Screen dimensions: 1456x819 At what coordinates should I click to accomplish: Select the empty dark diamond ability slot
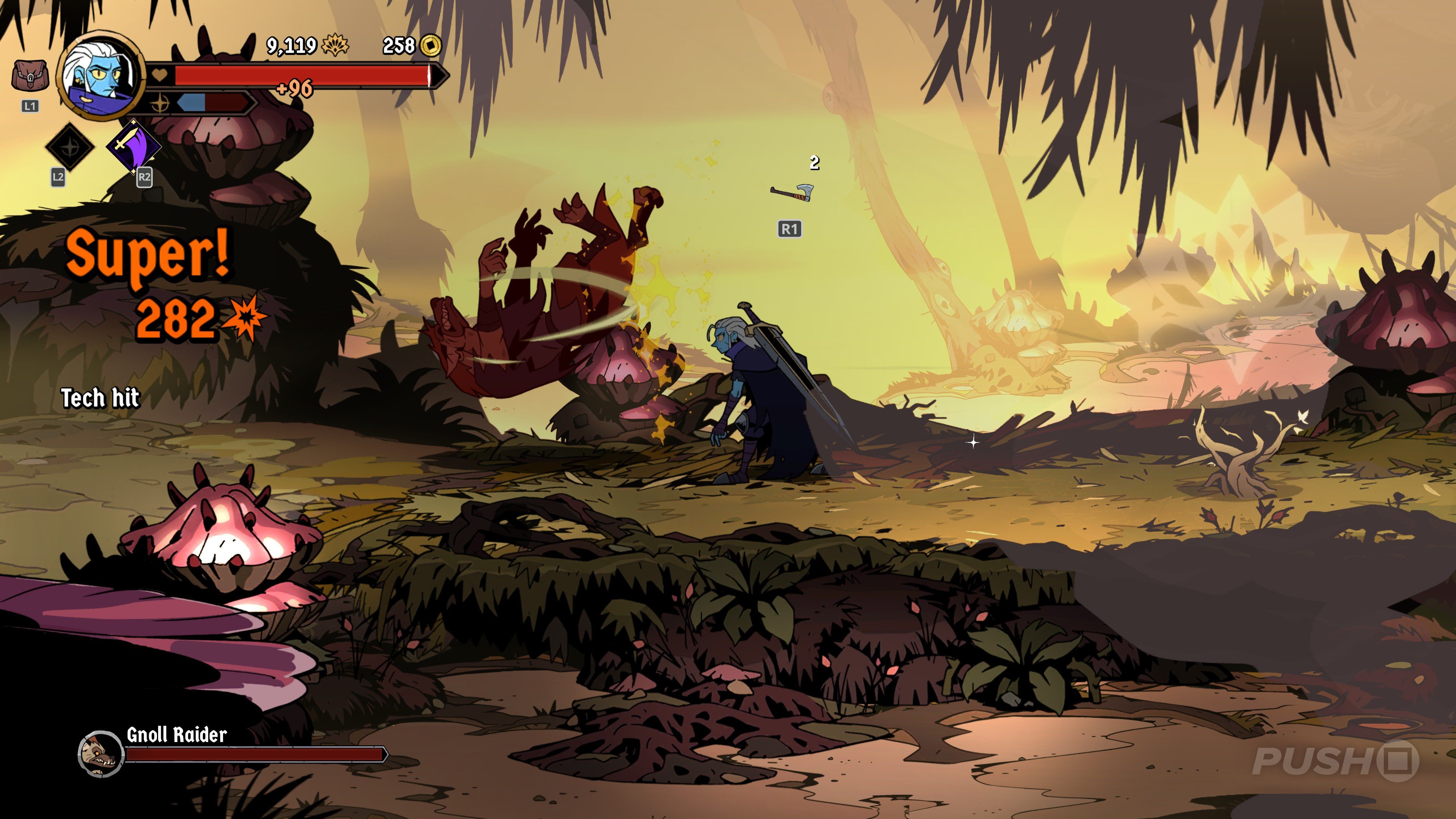coord(69,147)
